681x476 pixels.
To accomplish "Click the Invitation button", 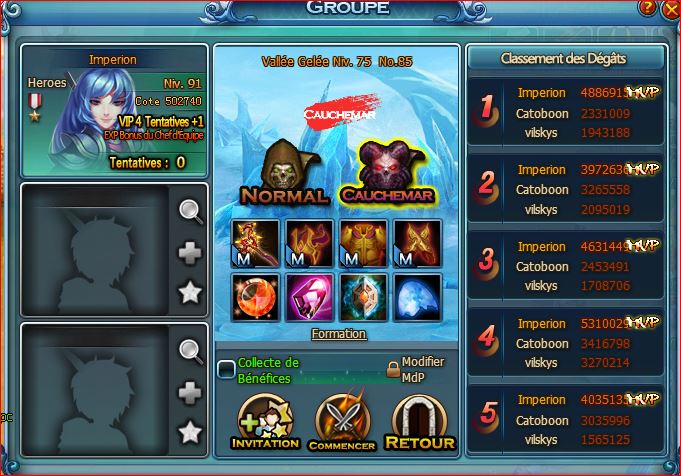I will click(x=265, y=421).
